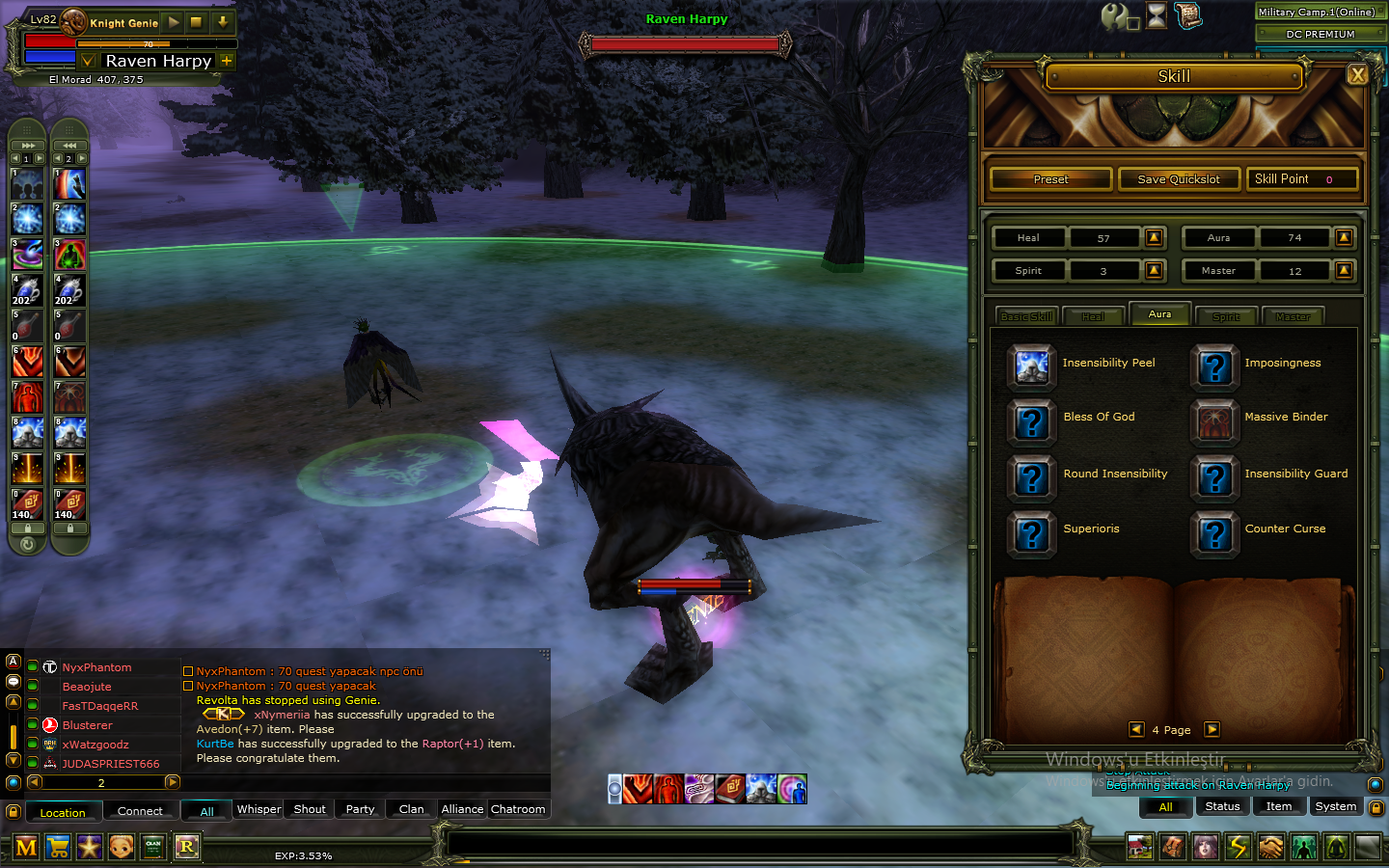This screenshot has height=868, width=1389.
Task: Go to the next skill page
Action: point(1212,729)
